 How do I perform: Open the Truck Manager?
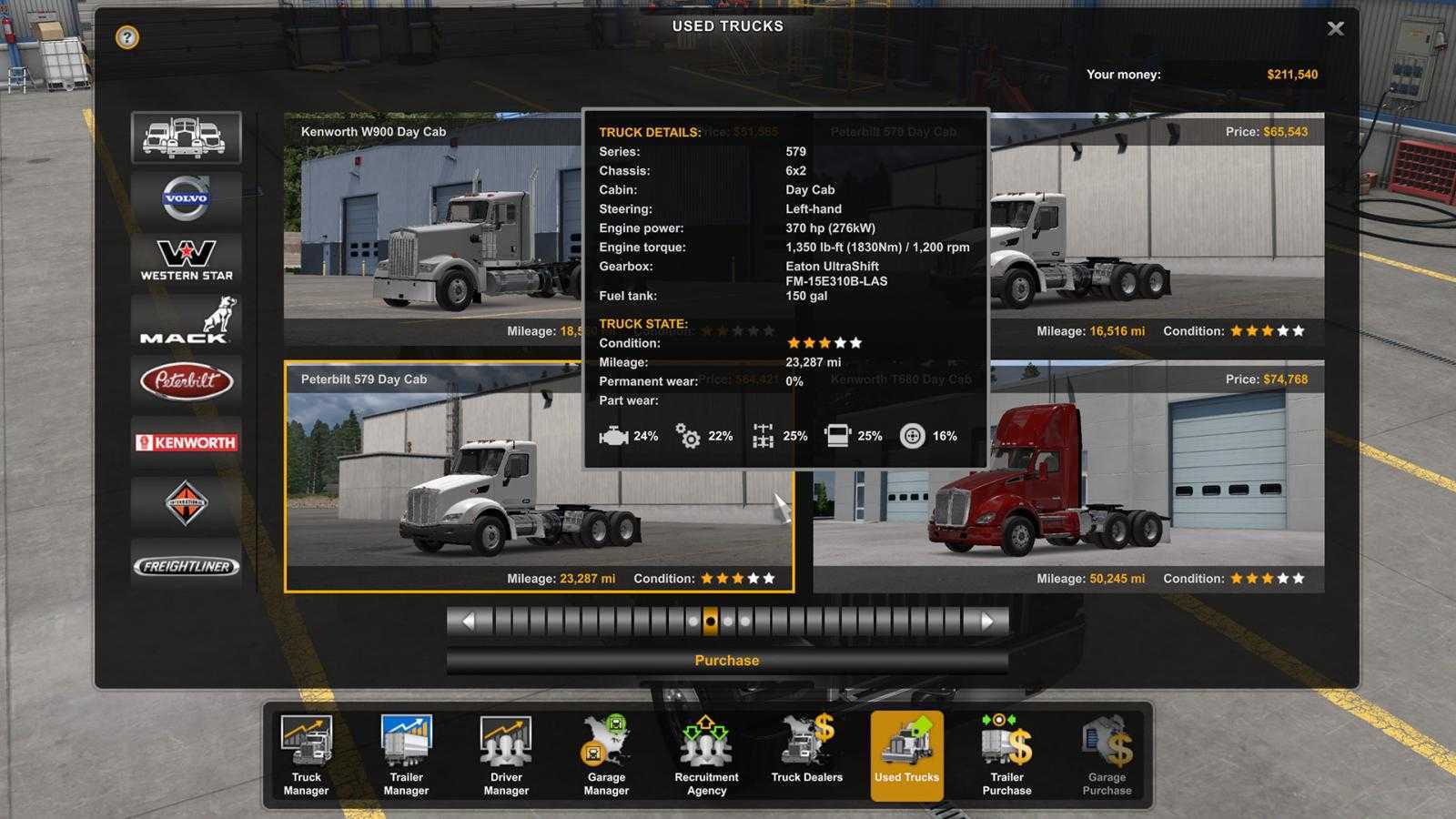point(307,755)
